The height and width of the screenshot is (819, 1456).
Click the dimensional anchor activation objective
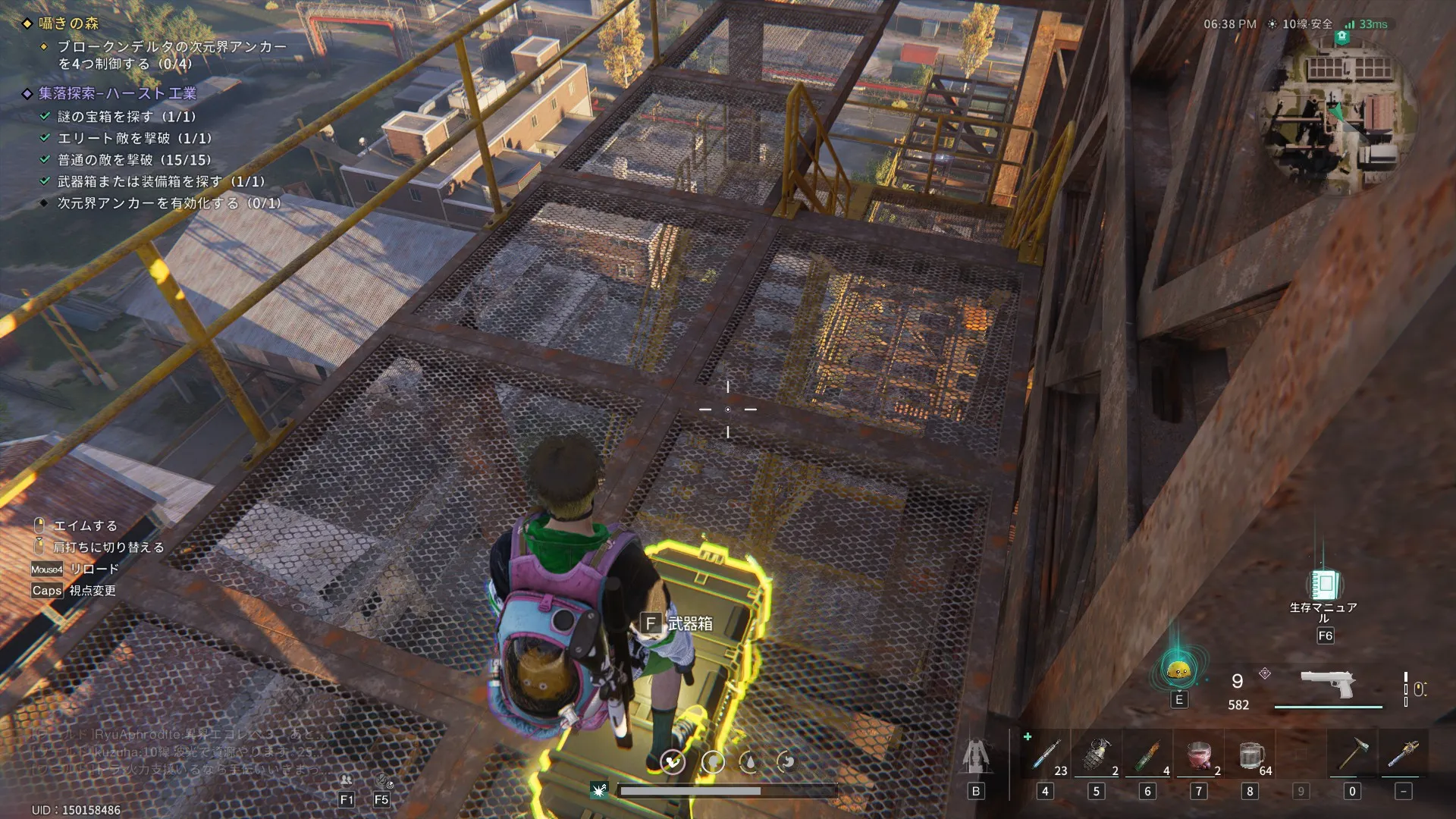[x=168, y=203]
